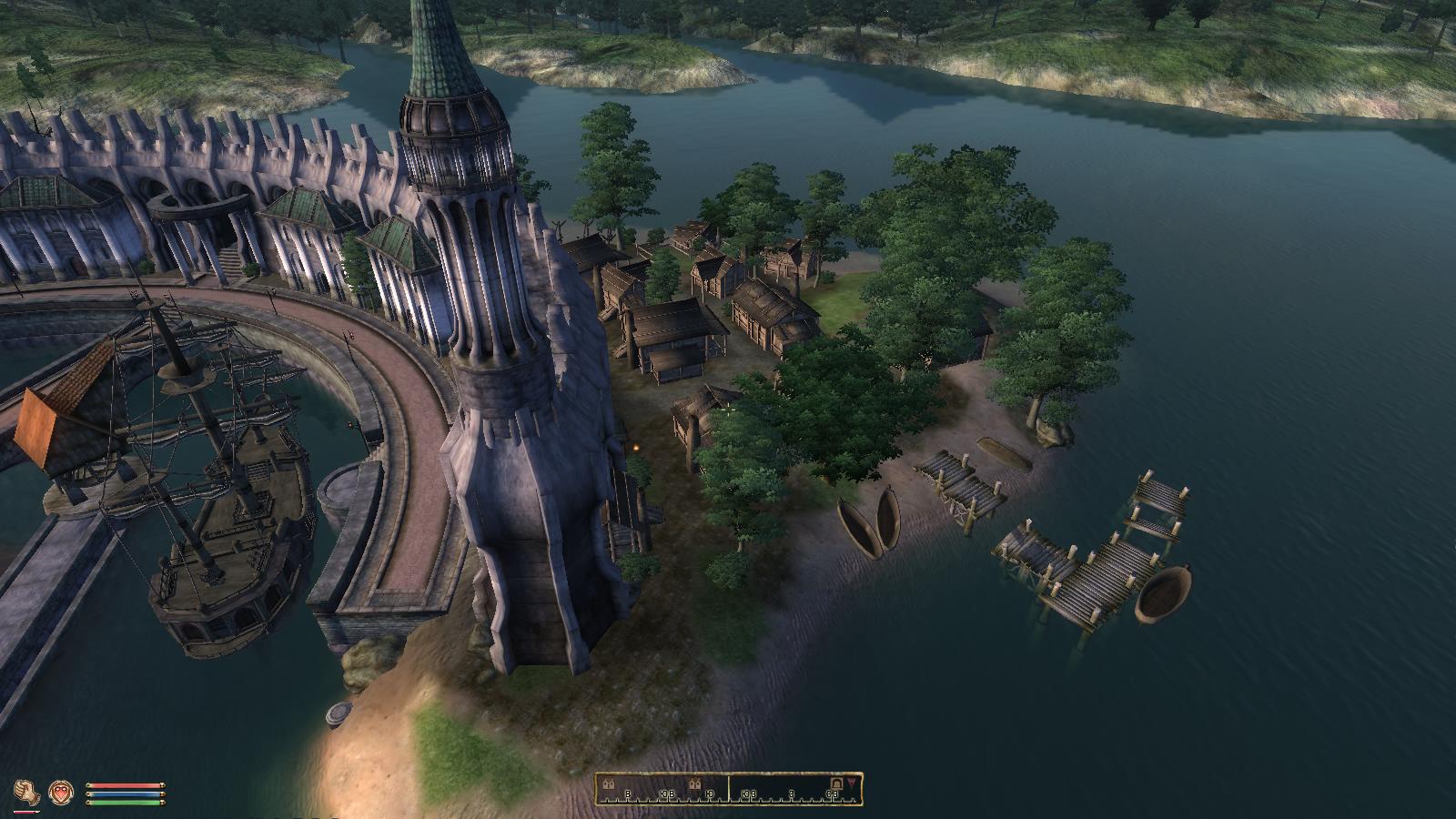This screenshot has width=1456, height=819.
Task: Select the heart spell icon
Action: coord(61,791)
